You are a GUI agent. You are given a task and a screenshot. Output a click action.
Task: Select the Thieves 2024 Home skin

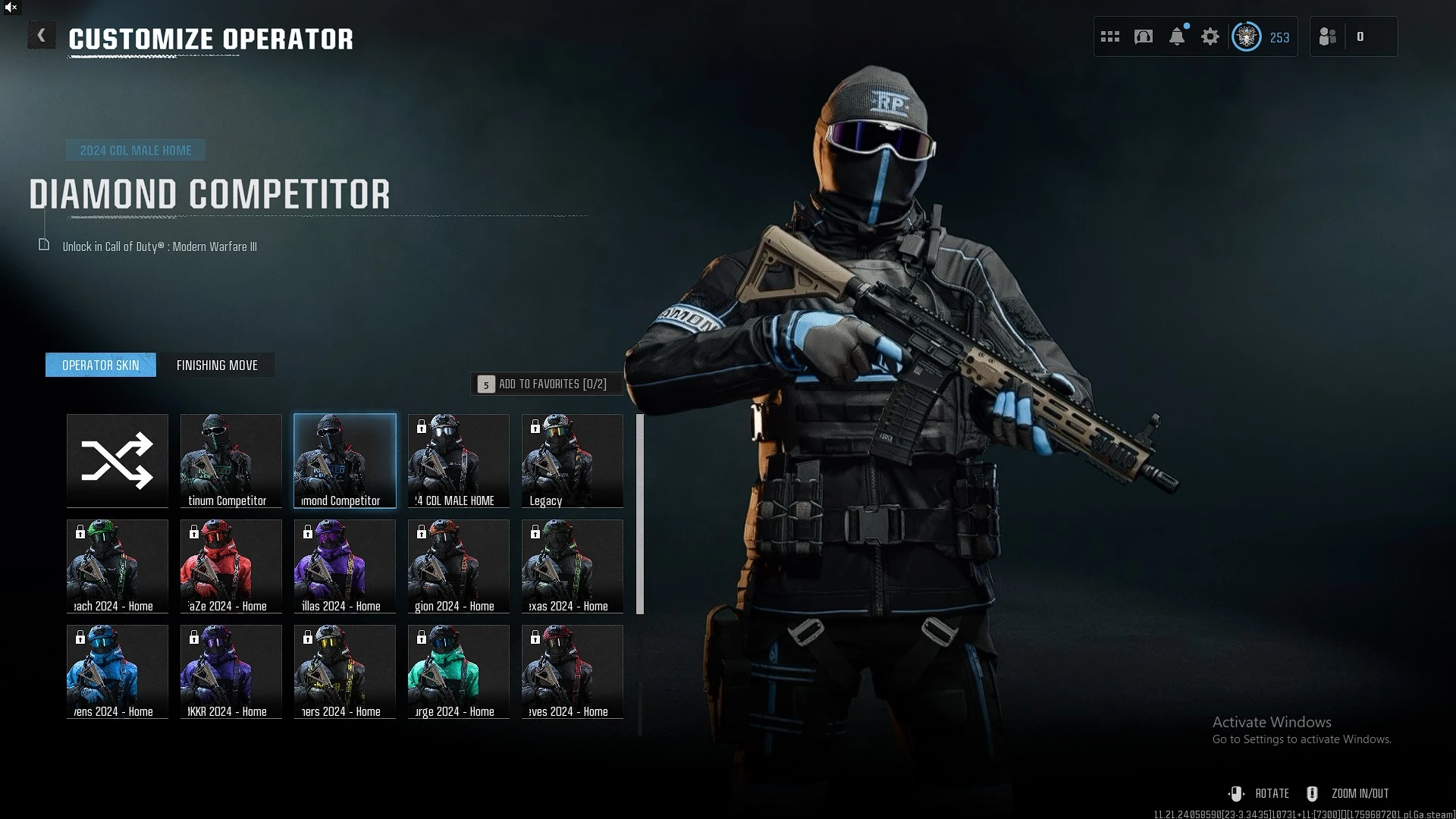tap(573, 671)
